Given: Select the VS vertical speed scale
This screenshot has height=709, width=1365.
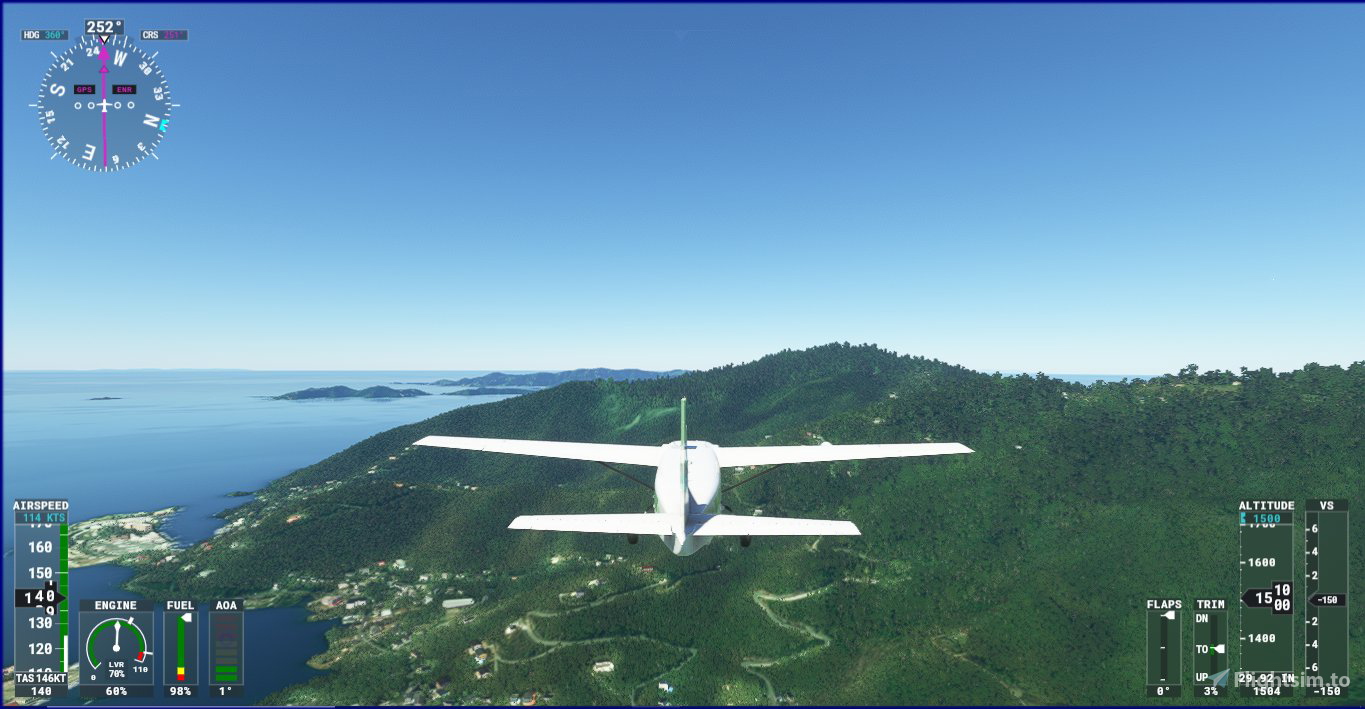Looking at the screenshot, I should (1327, 598).
